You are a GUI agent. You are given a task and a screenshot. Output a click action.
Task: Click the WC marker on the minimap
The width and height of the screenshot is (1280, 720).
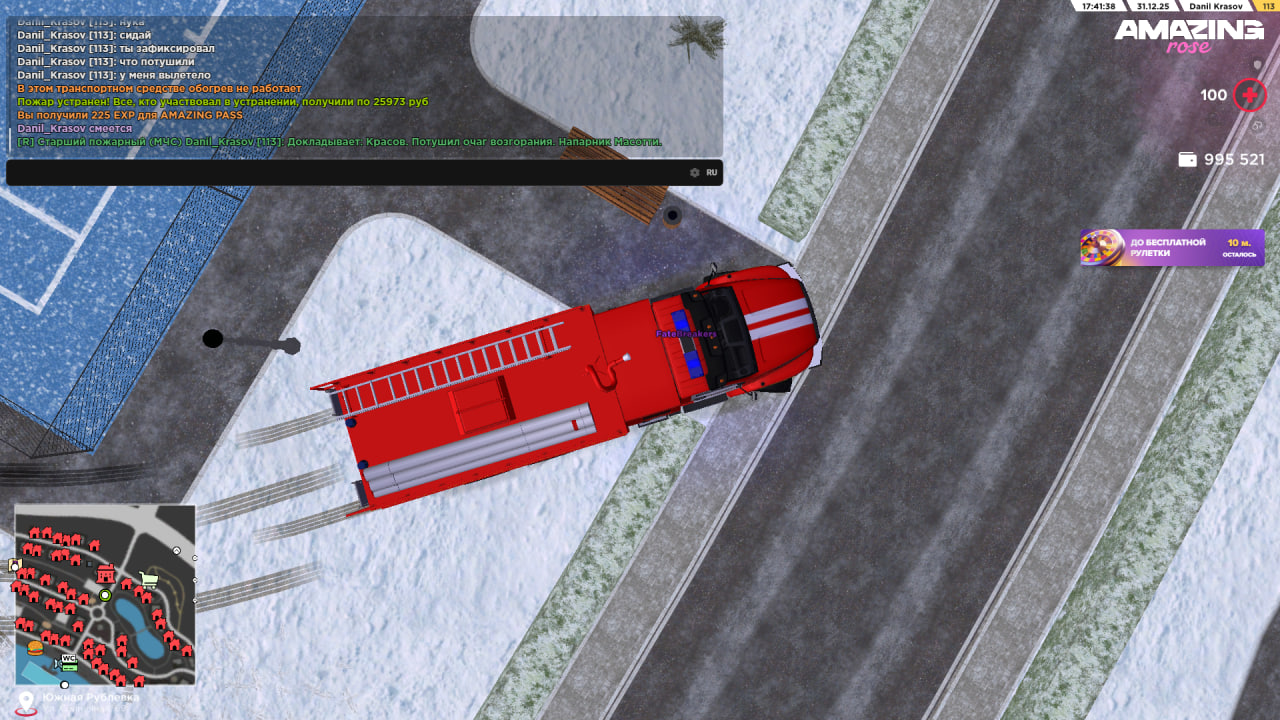coord(69,659)
